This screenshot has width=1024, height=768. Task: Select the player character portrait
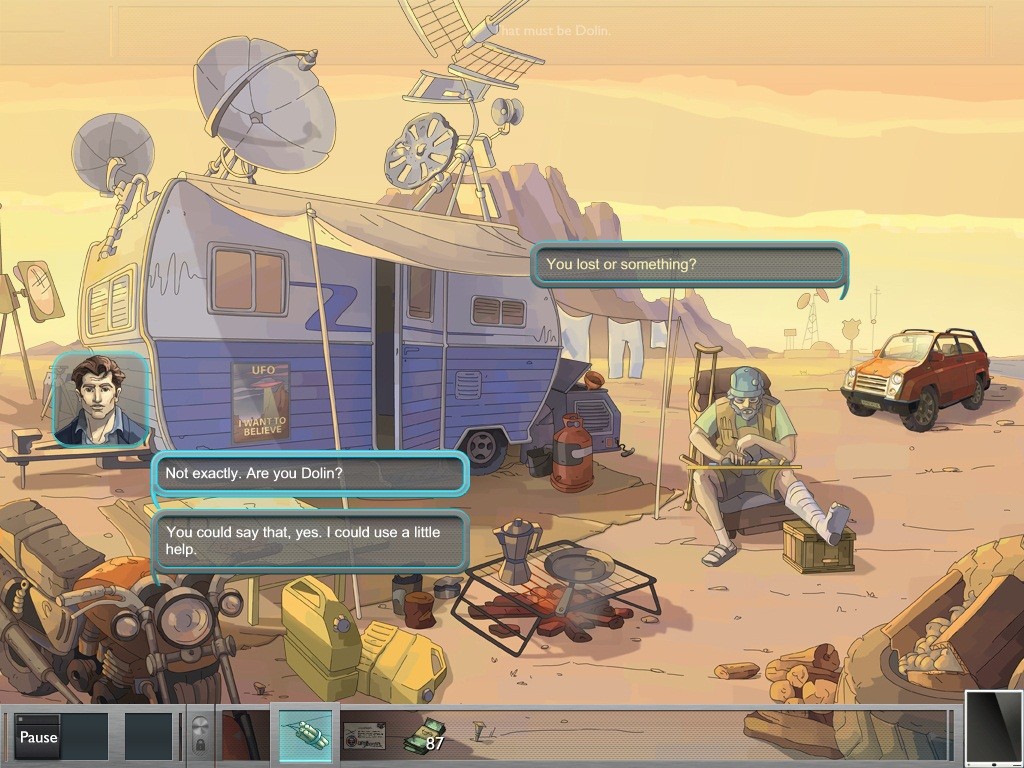pyautogui.click(x=100, y=398)
